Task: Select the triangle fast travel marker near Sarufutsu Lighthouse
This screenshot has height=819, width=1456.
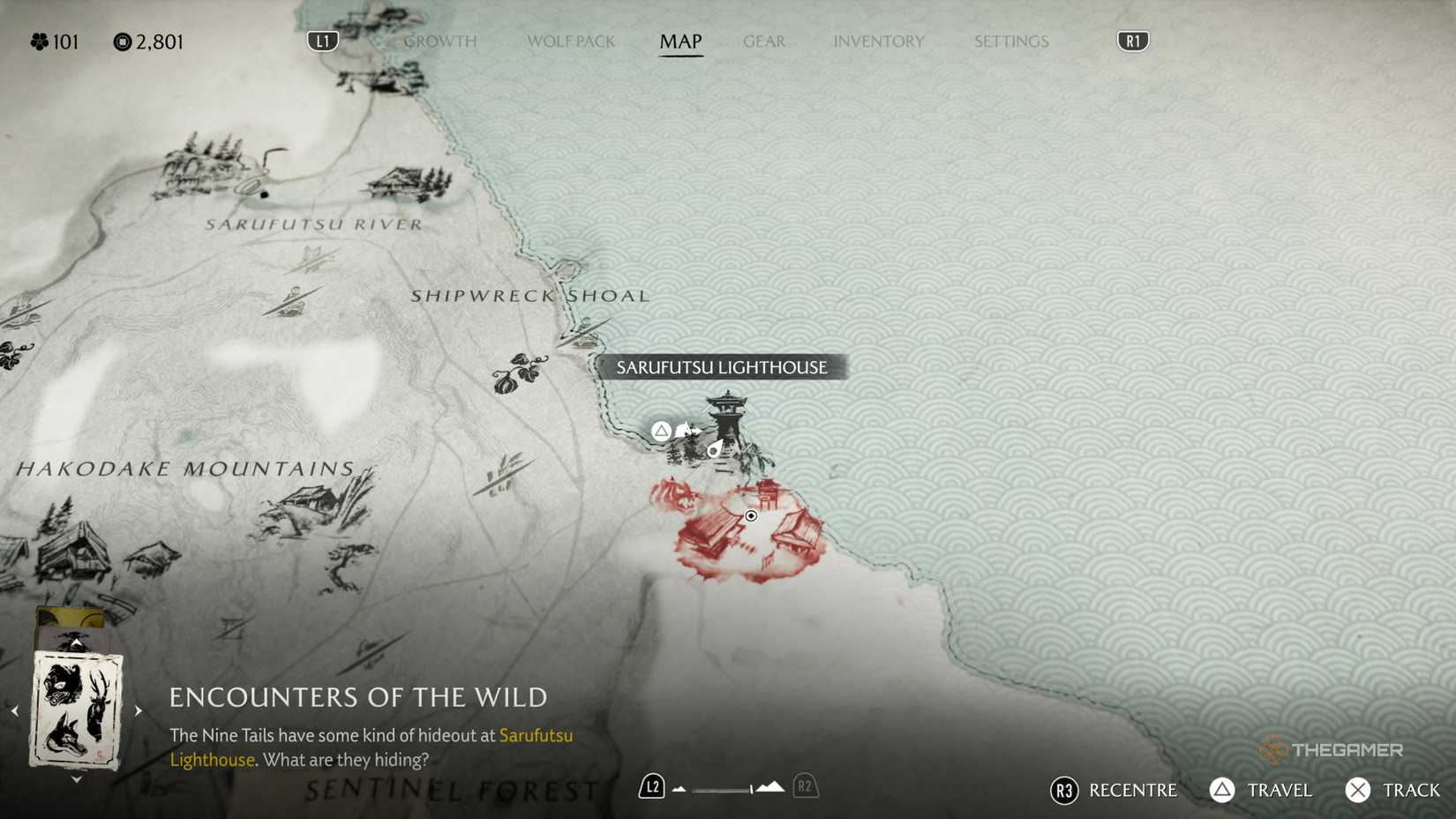Action: [x=660, y=430]
